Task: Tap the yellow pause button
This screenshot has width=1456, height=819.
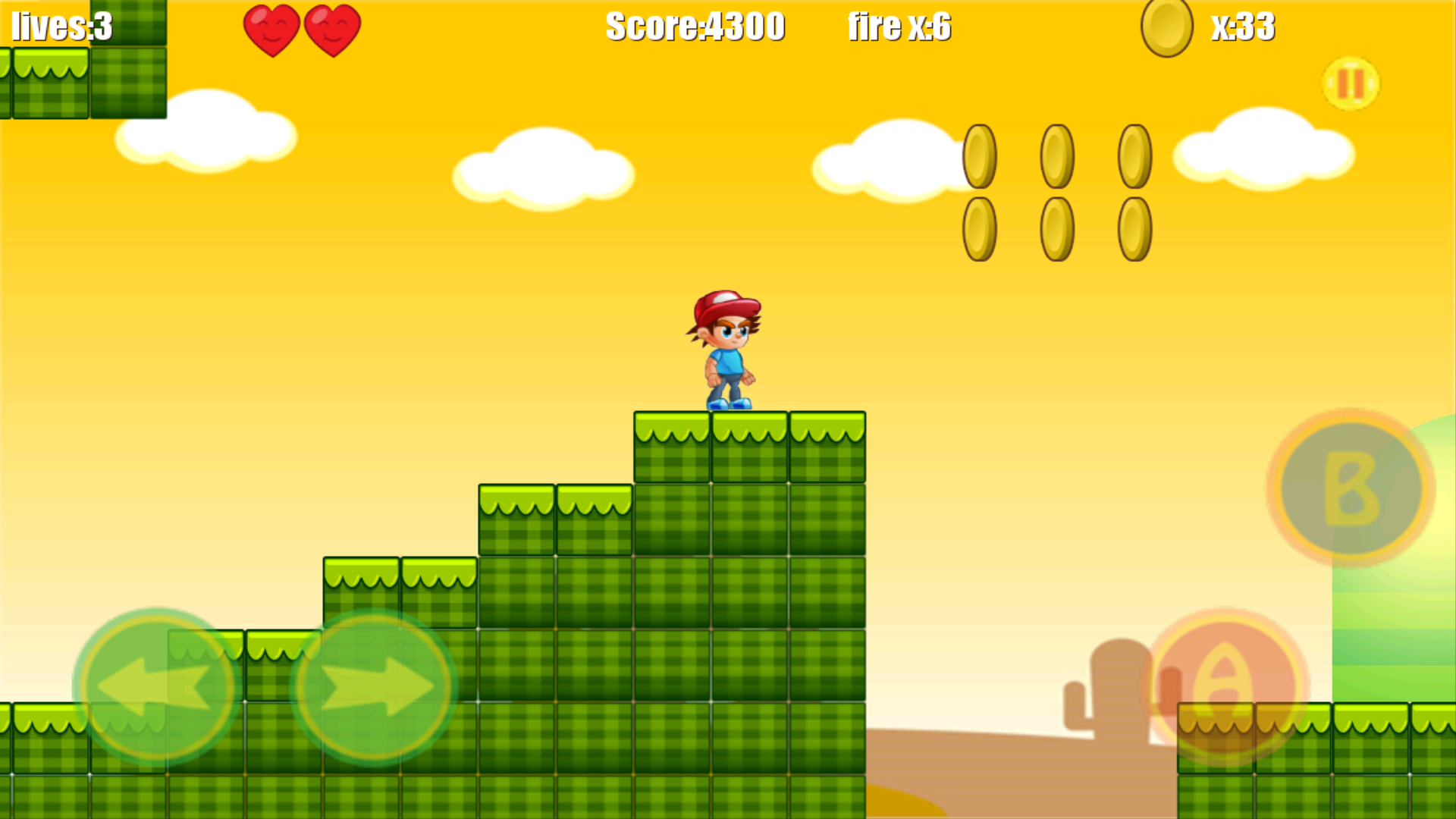Action: [x=1350, y=83]
